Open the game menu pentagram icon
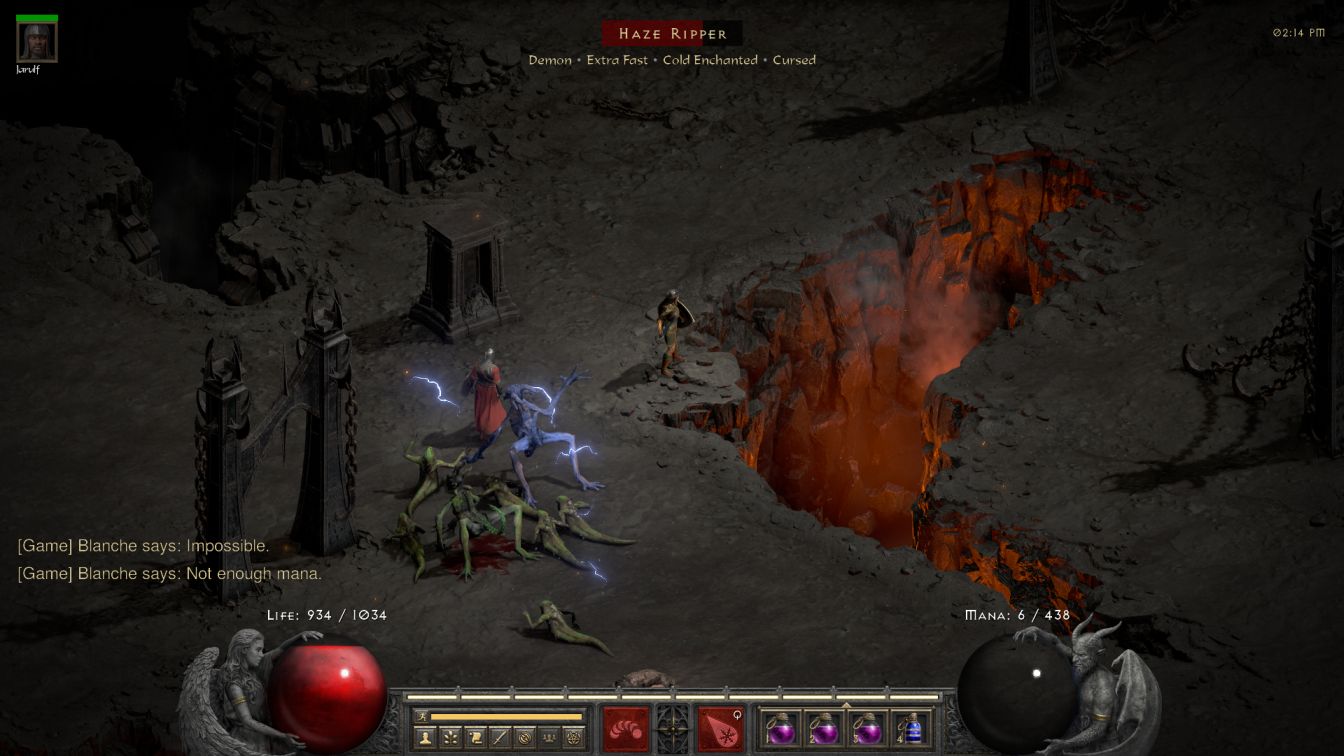 (x=574, y=738)
